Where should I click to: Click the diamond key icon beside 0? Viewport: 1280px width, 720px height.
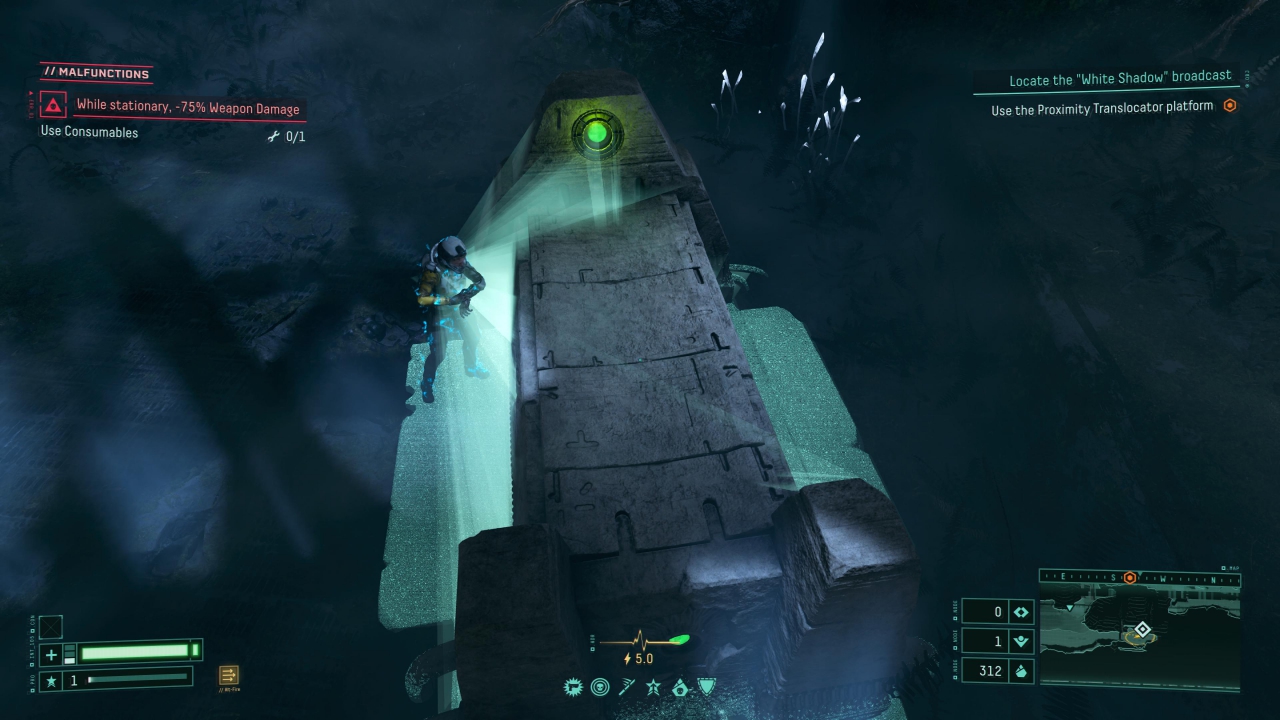[1021, 612]
